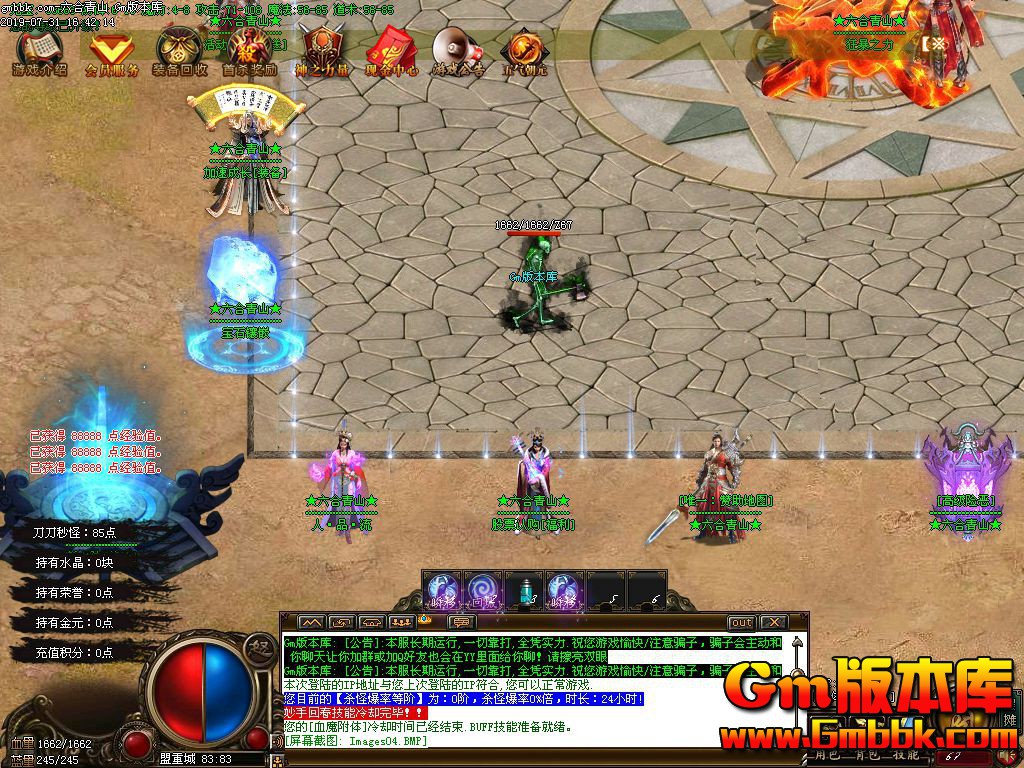The width and height of the screenshot is (1024, 768).
Task: Click the 神之力量 god power icon
Action: 322,52
